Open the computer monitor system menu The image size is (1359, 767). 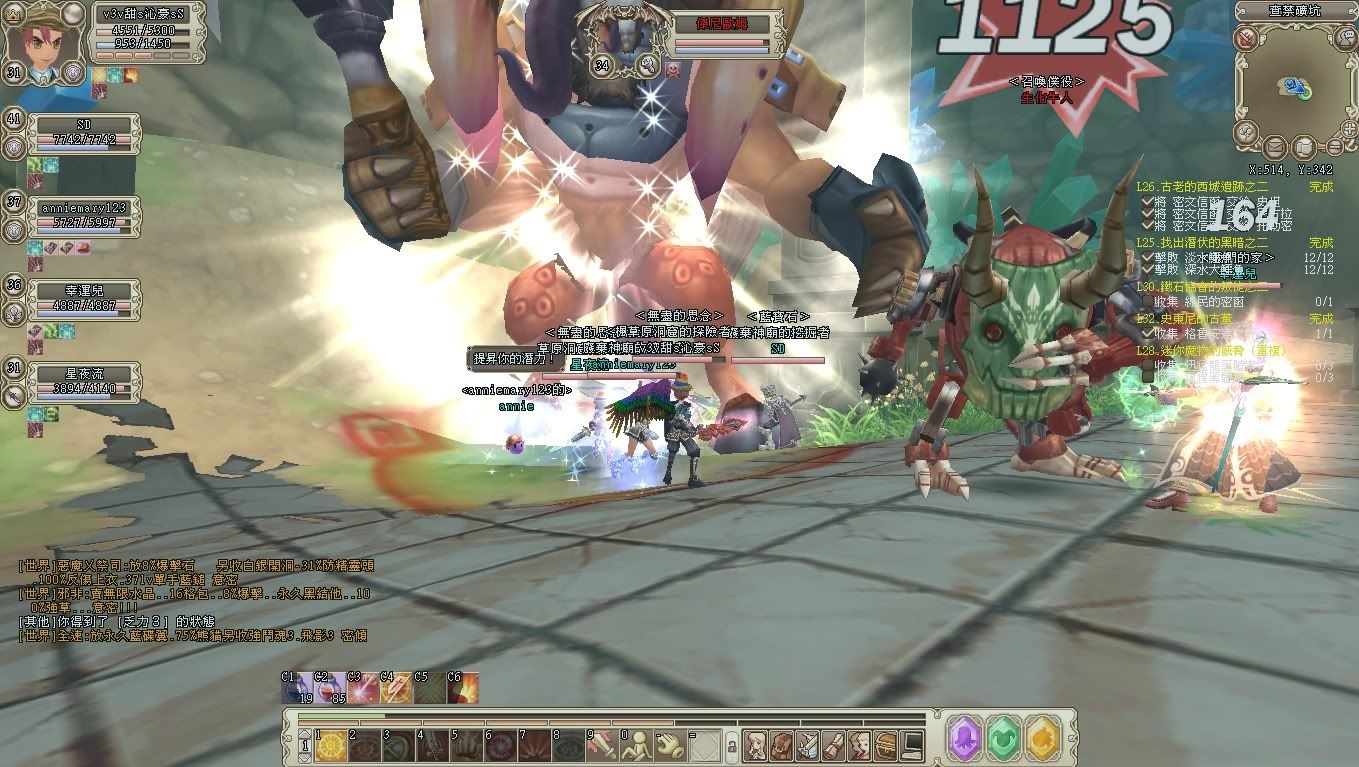(911, 744)
